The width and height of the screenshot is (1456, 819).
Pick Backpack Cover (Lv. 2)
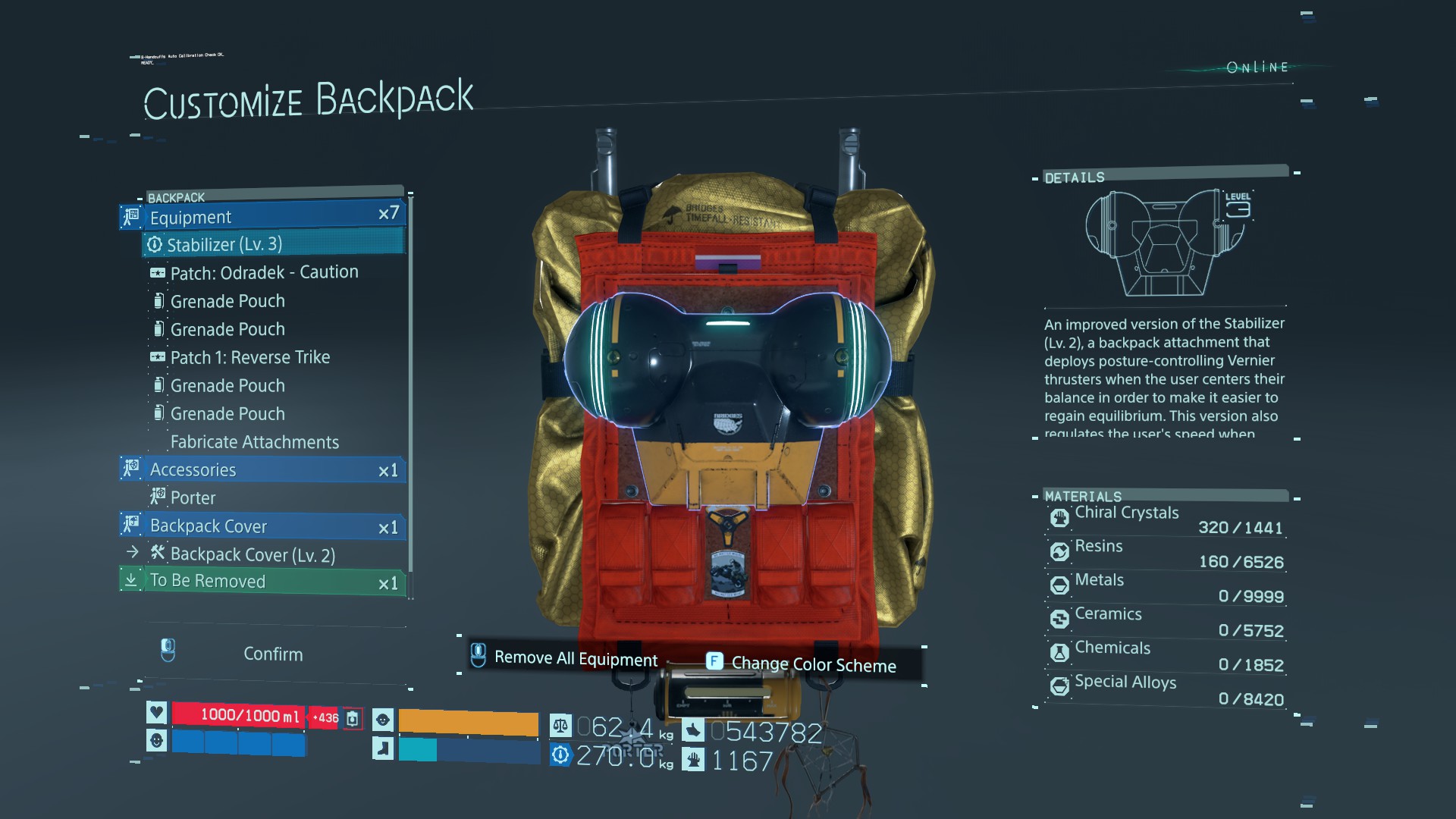pos(252,555)
